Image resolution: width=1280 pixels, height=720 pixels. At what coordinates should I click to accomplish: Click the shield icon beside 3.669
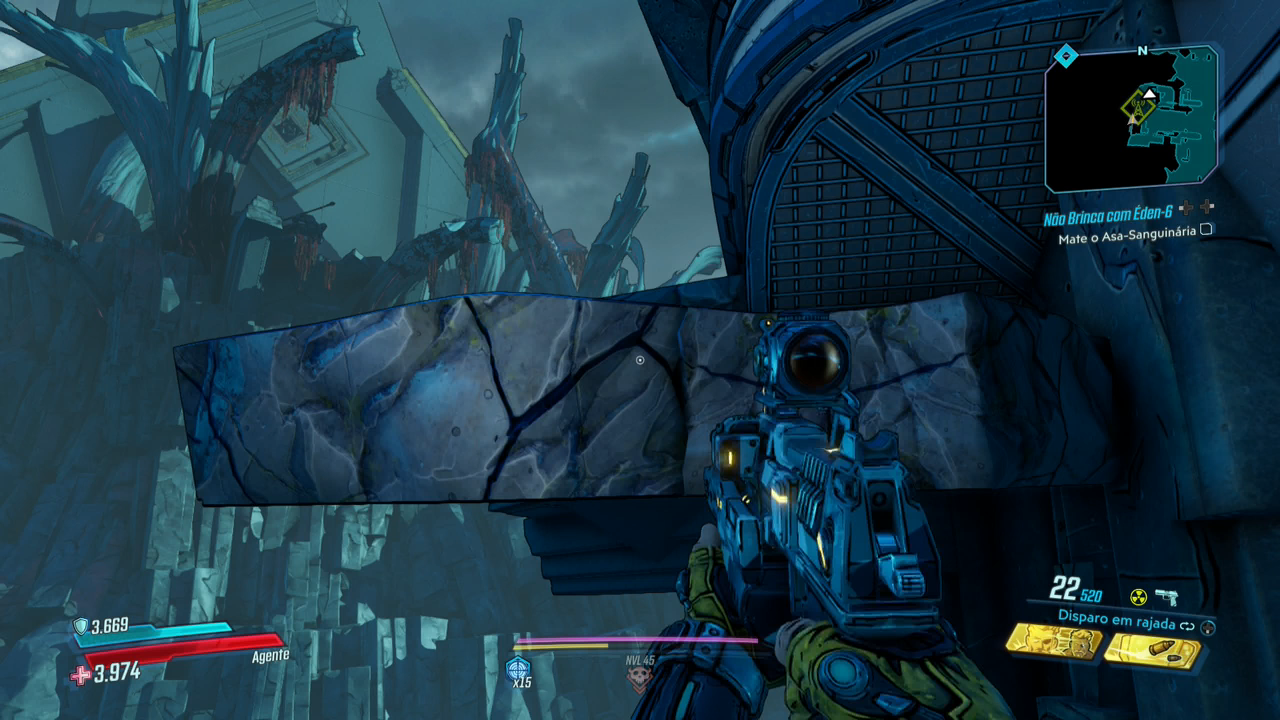[x=81, y=626]
